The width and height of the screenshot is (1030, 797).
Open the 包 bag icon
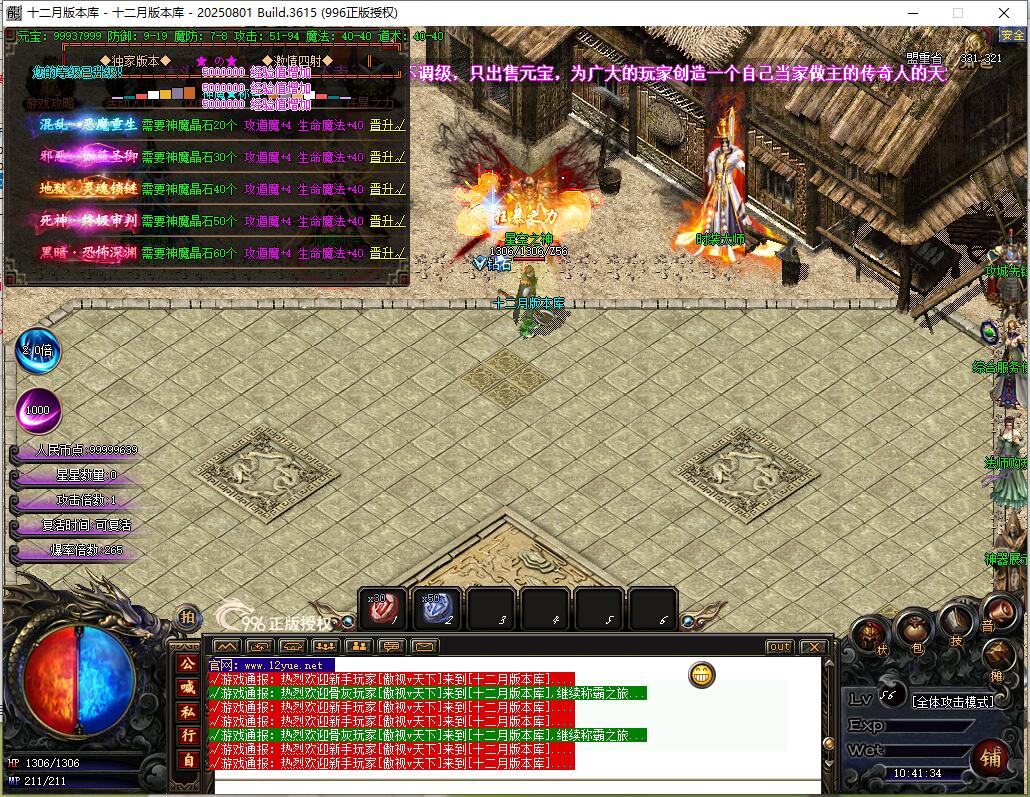tap(913, 631)
